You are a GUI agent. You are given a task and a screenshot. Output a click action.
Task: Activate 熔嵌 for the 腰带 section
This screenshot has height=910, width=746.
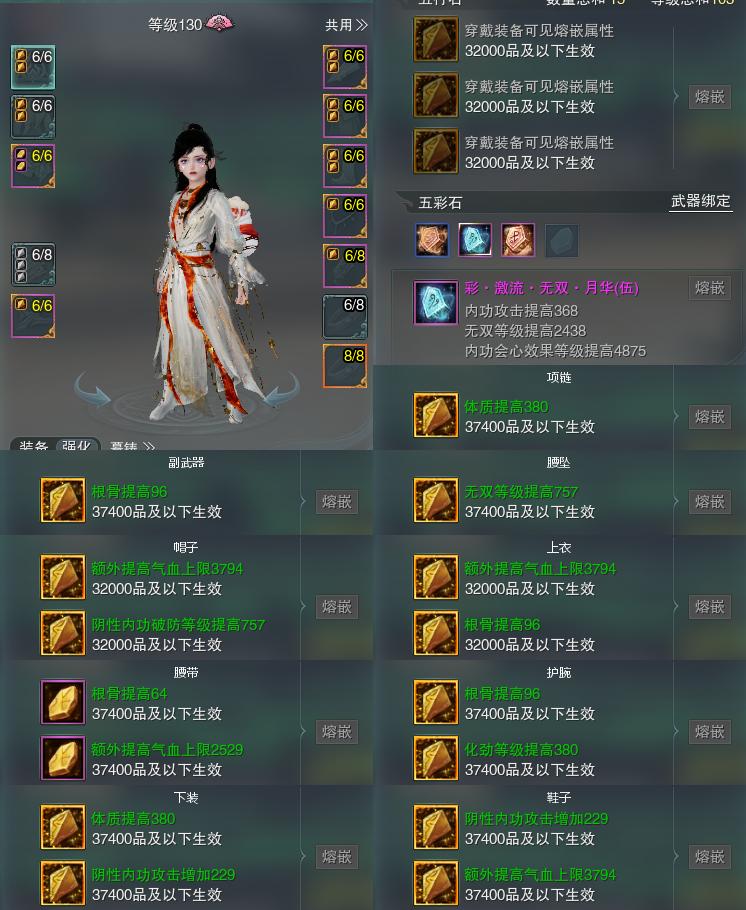tap(337, 731)
